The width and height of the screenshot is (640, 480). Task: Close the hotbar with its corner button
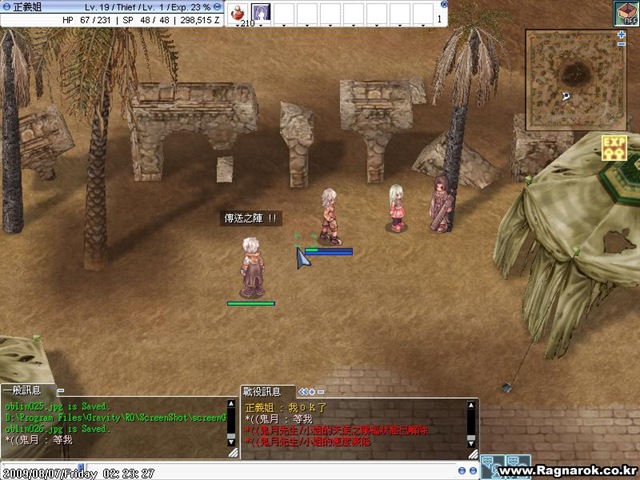point(443,3)
